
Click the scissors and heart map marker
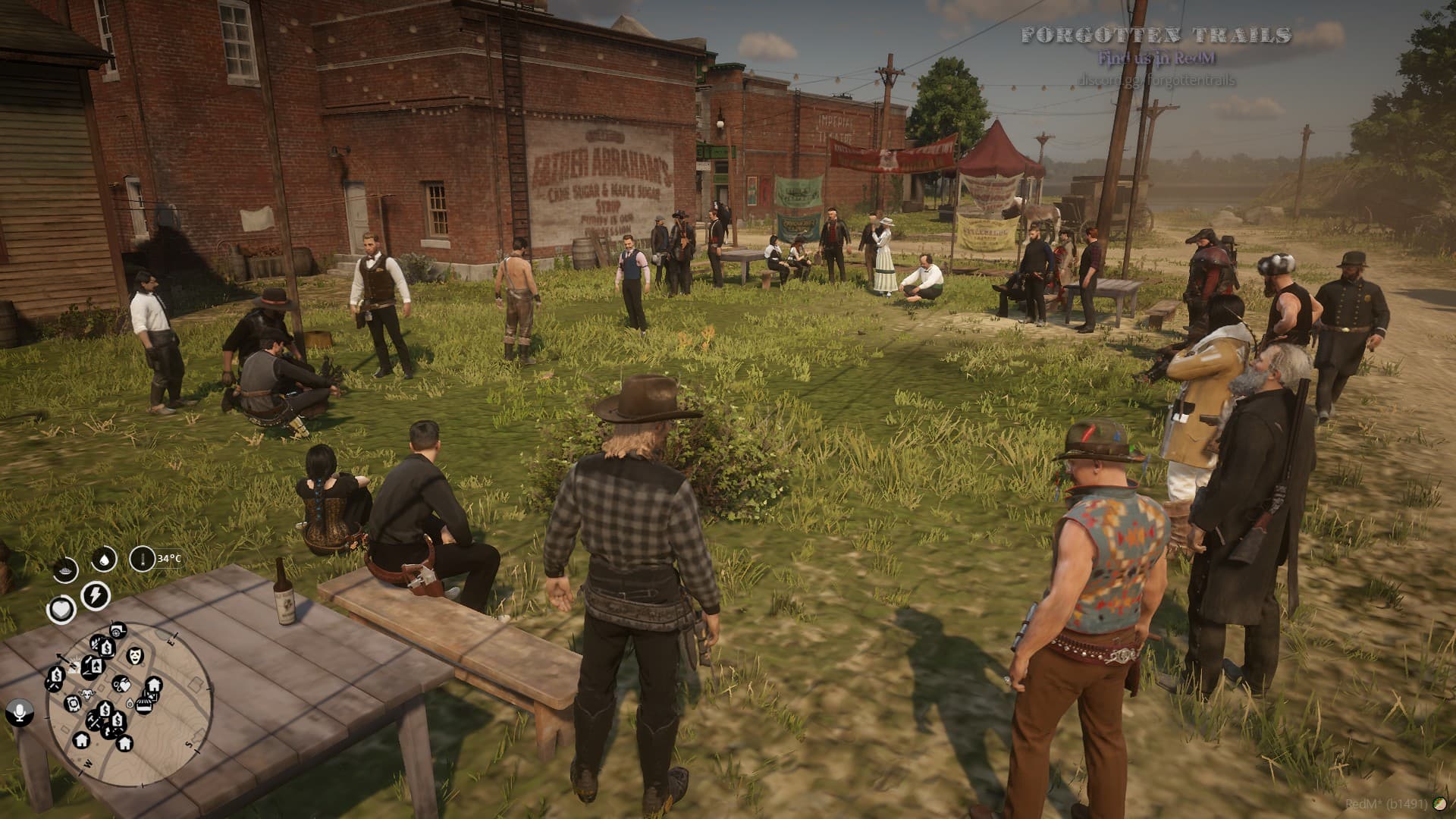[121, 683]
